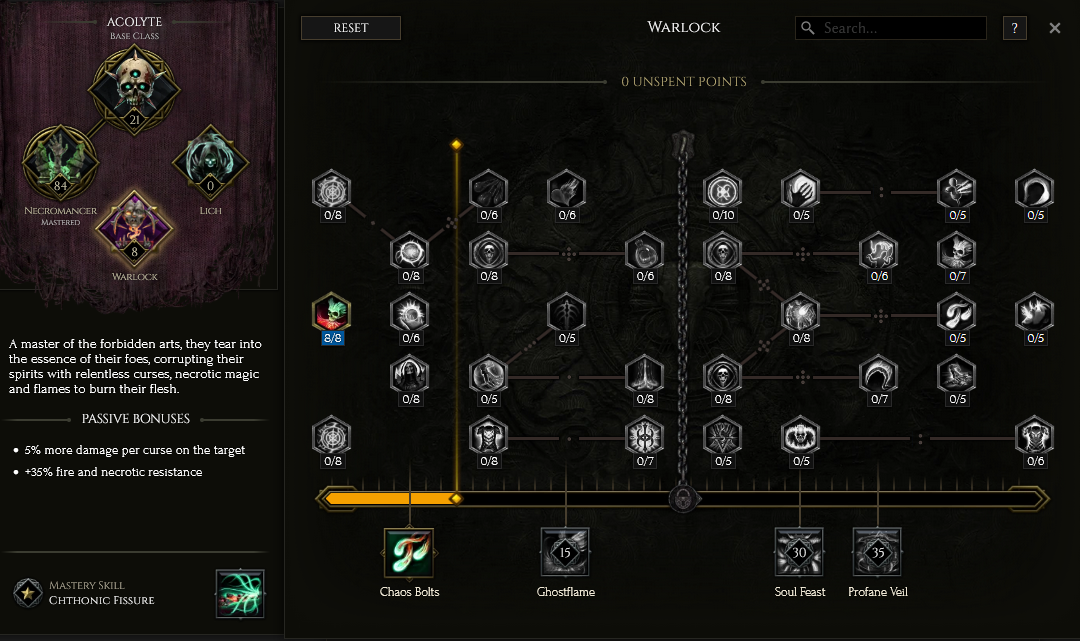Focus the passive tree search field
Viewport: 1080px width, 641px height.
[900, 28]
